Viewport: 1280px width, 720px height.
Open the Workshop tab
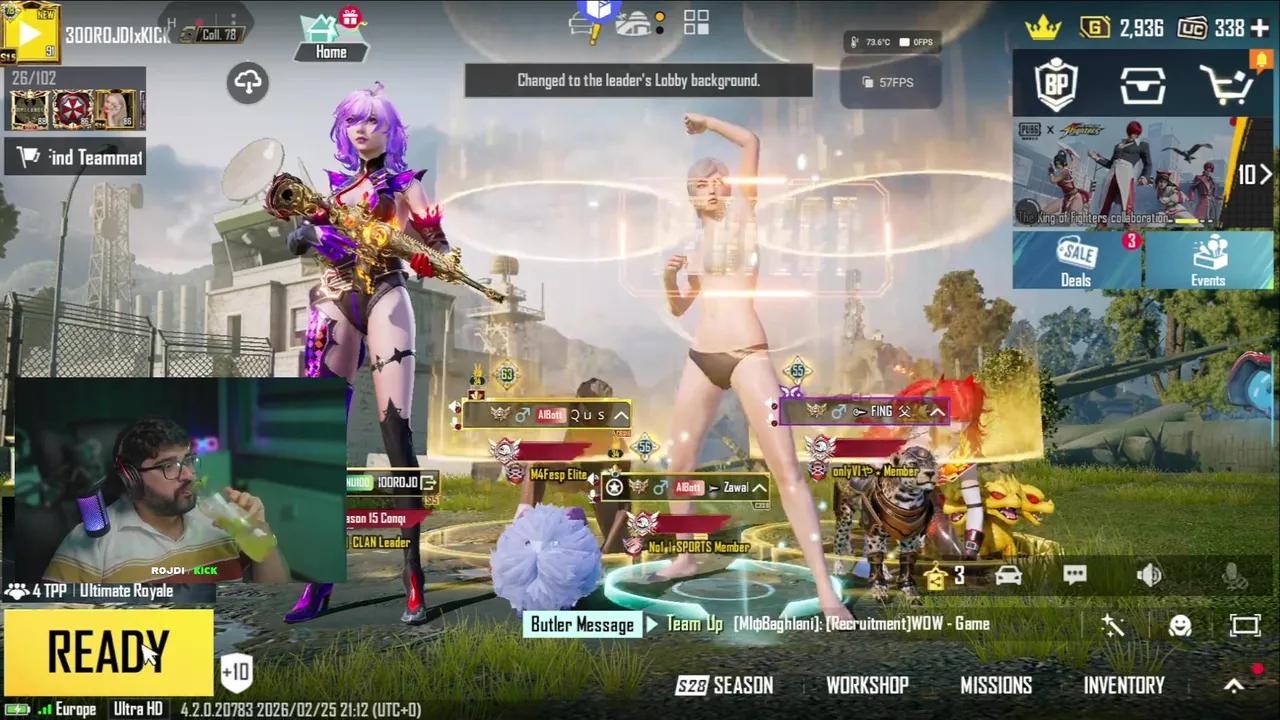click(x=867, y=685)
